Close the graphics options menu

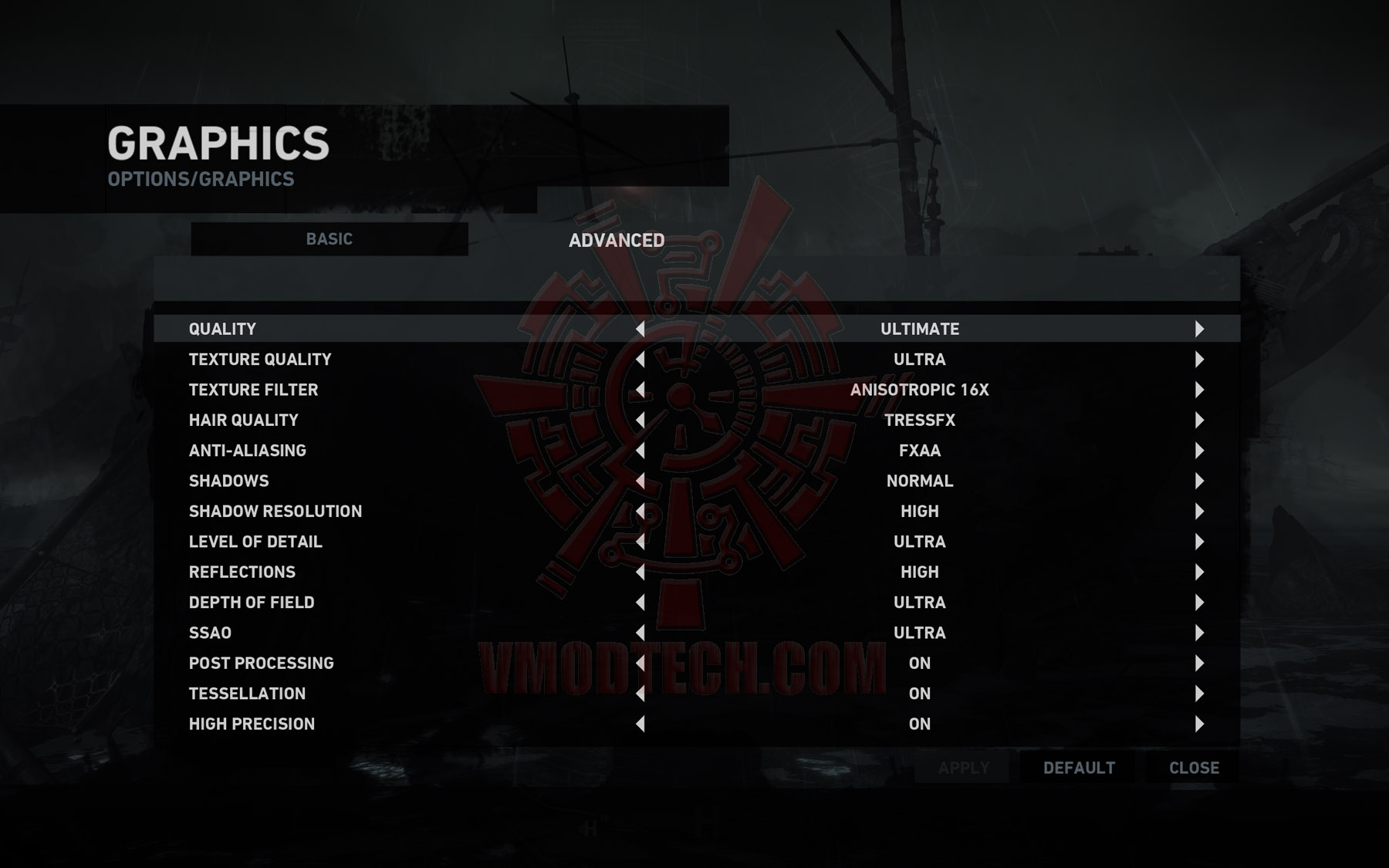pos(1194,768)
